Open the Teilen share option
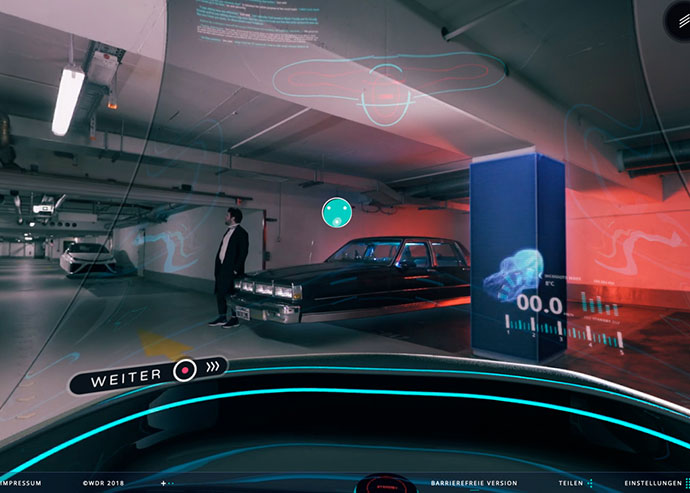This screenshot has width=690, height=493. point(575,483)
